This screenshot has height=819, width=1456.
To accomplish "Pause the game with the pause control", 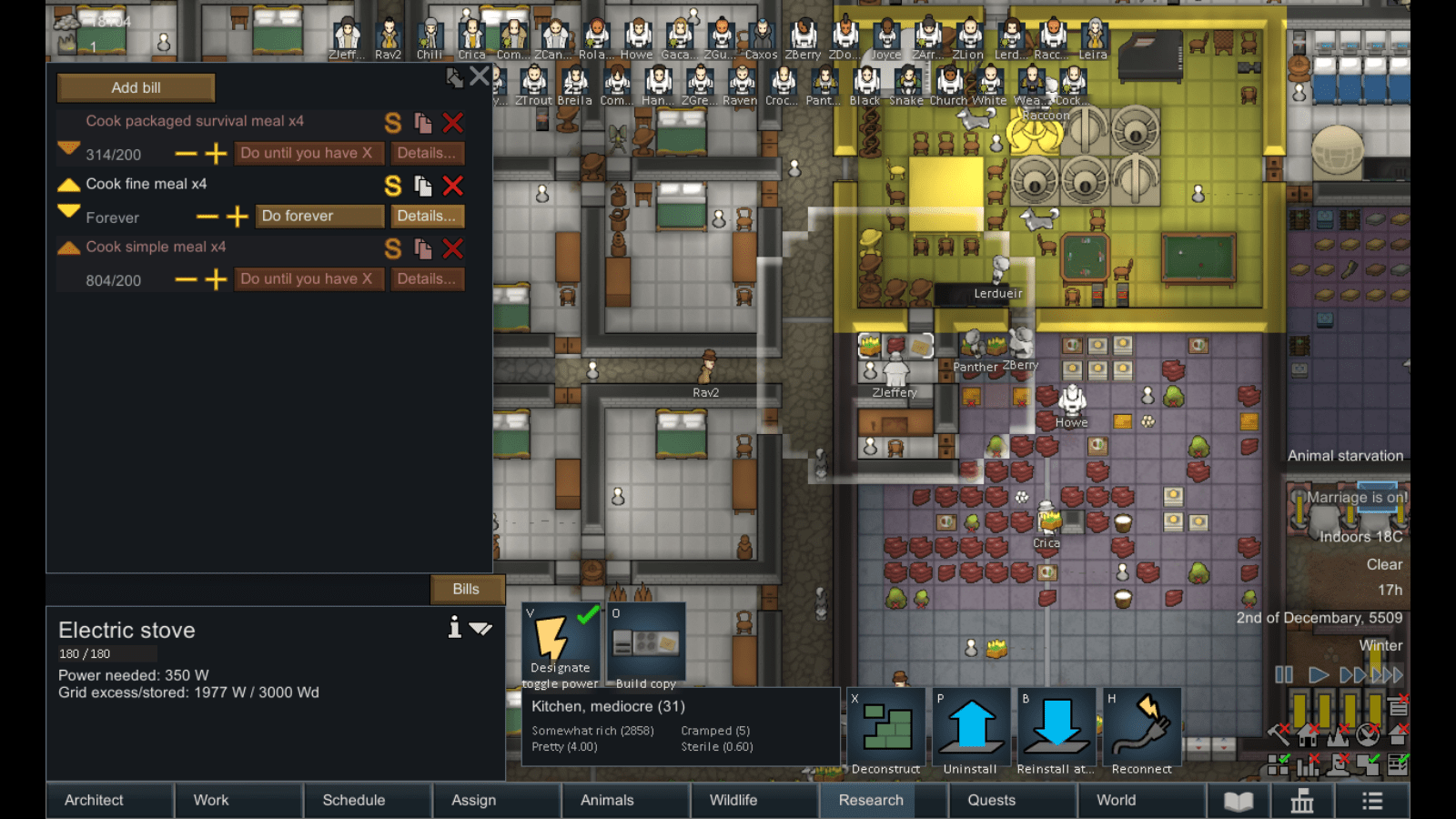I will (1284, 675).
